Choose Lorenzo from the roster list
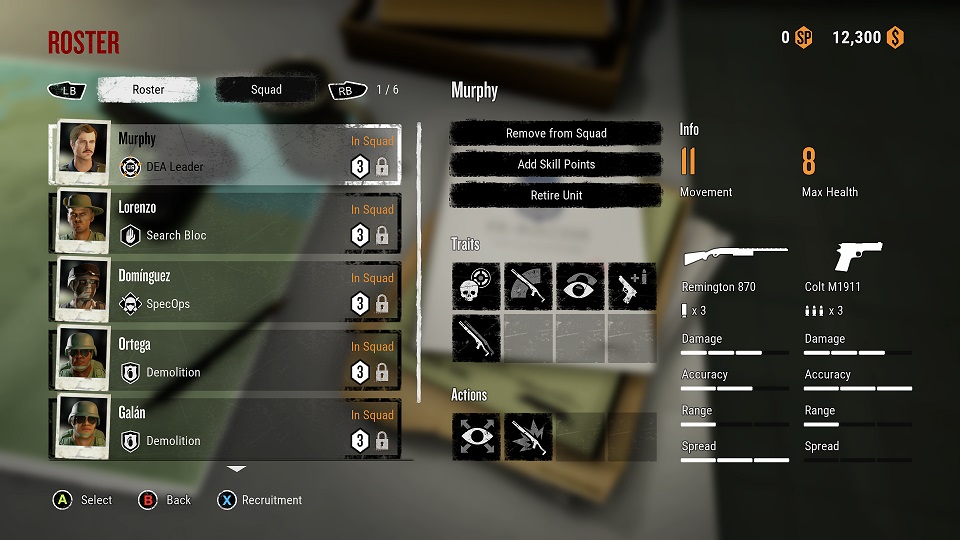The width and height of the screenshot is (960, 540). (x=225, y=222)
